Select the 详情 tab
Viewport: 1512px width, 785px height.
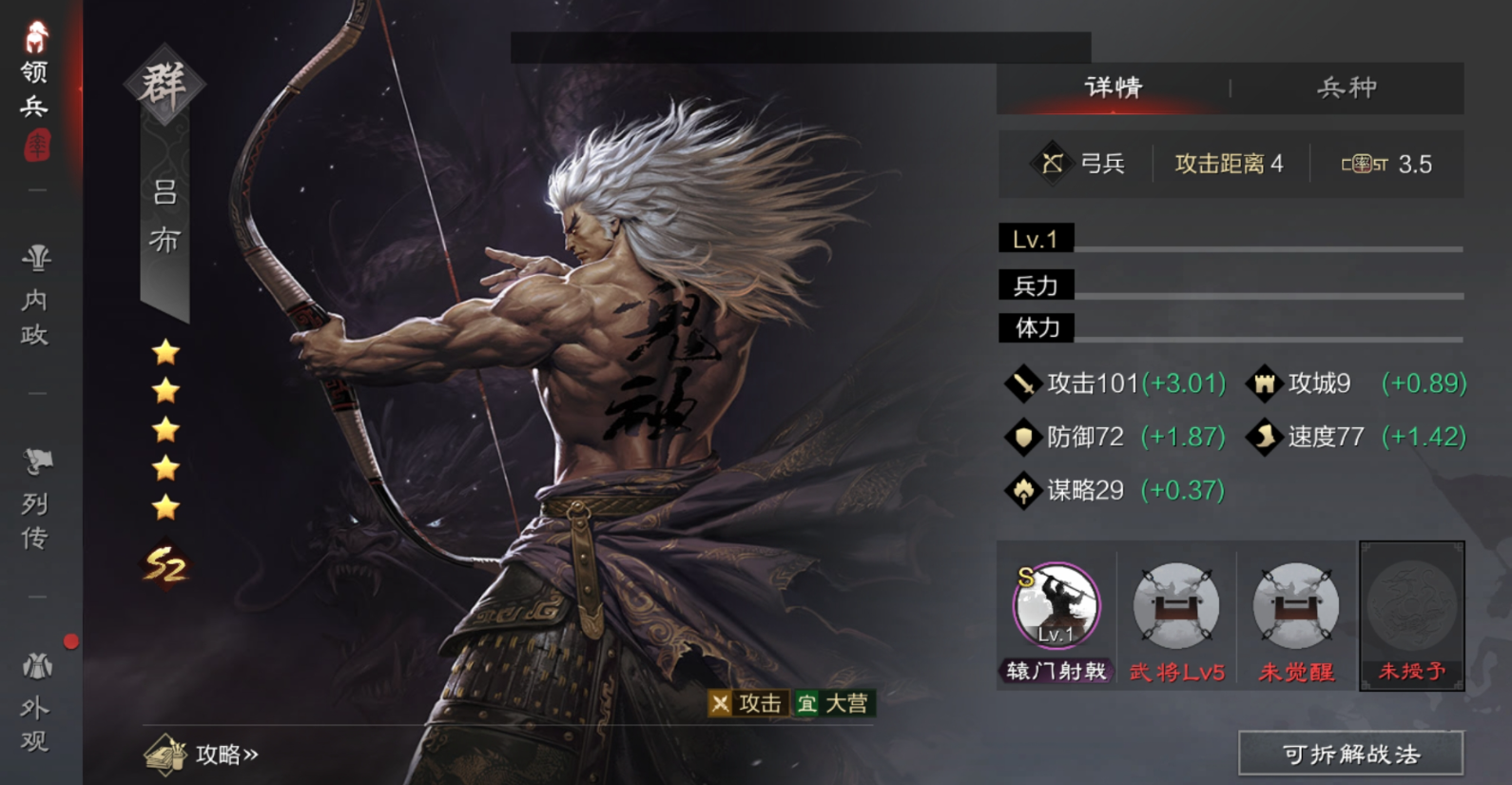(1114, 88)
